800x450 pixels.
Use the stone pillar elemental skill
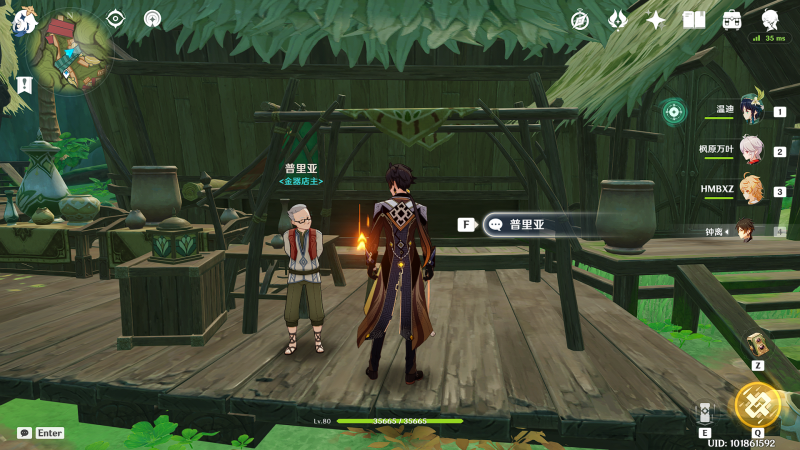click(705, 413)
